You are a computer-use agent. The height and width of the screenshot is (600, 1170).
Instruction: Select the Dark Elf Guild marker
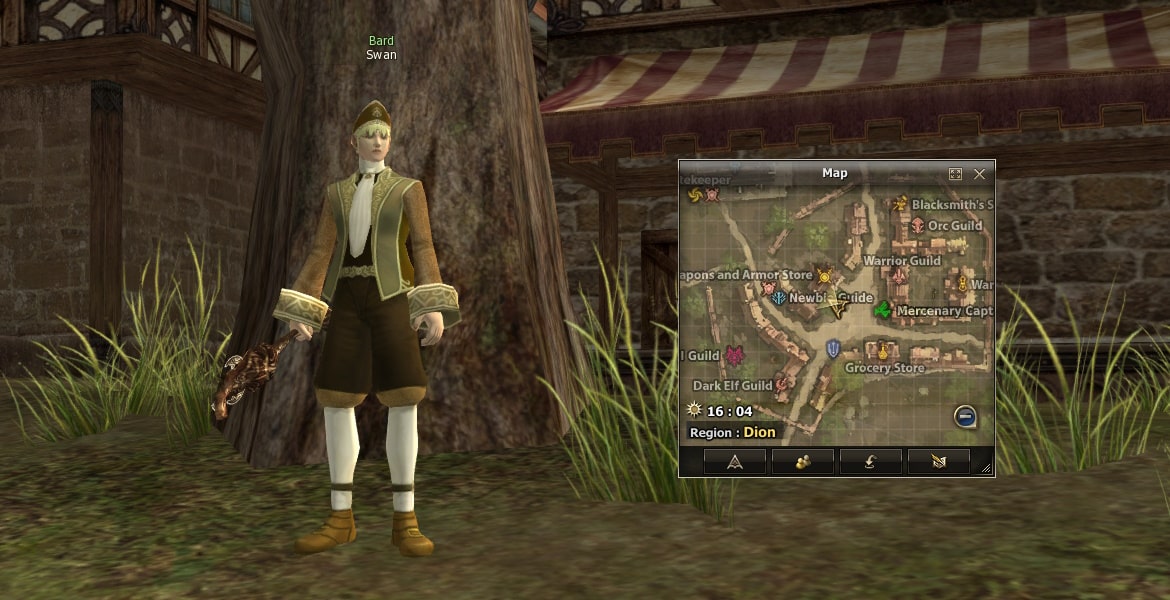(782, 384)
